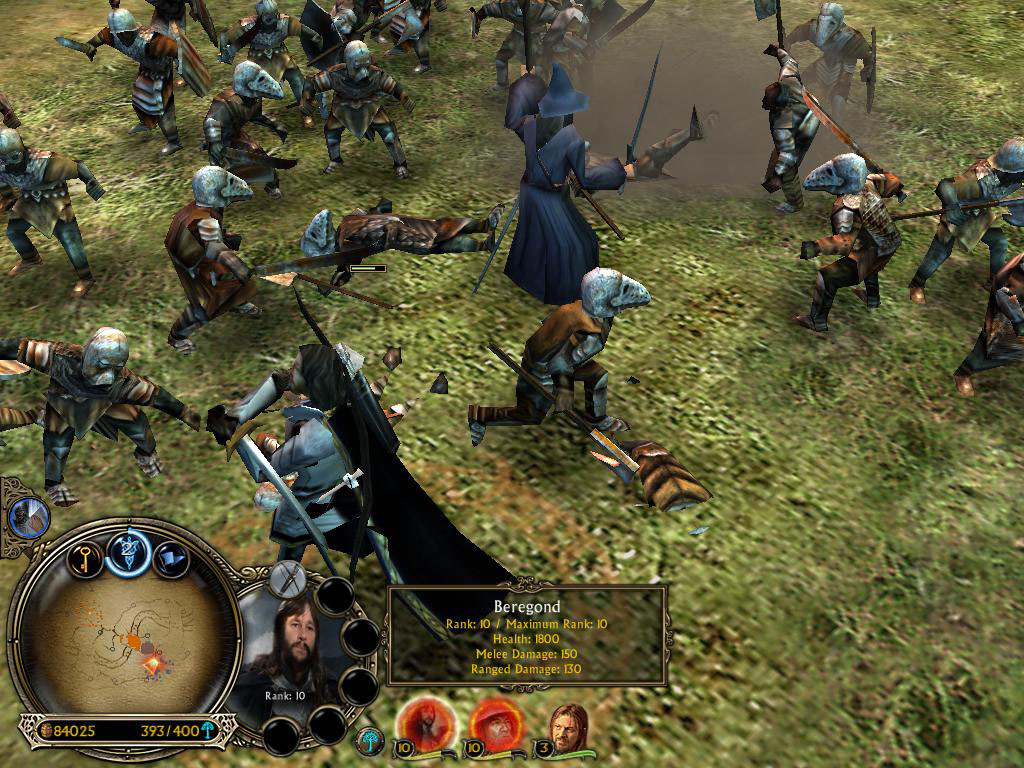
Task: Open the glowing blue powers button
Action: (x=128, y=553)
